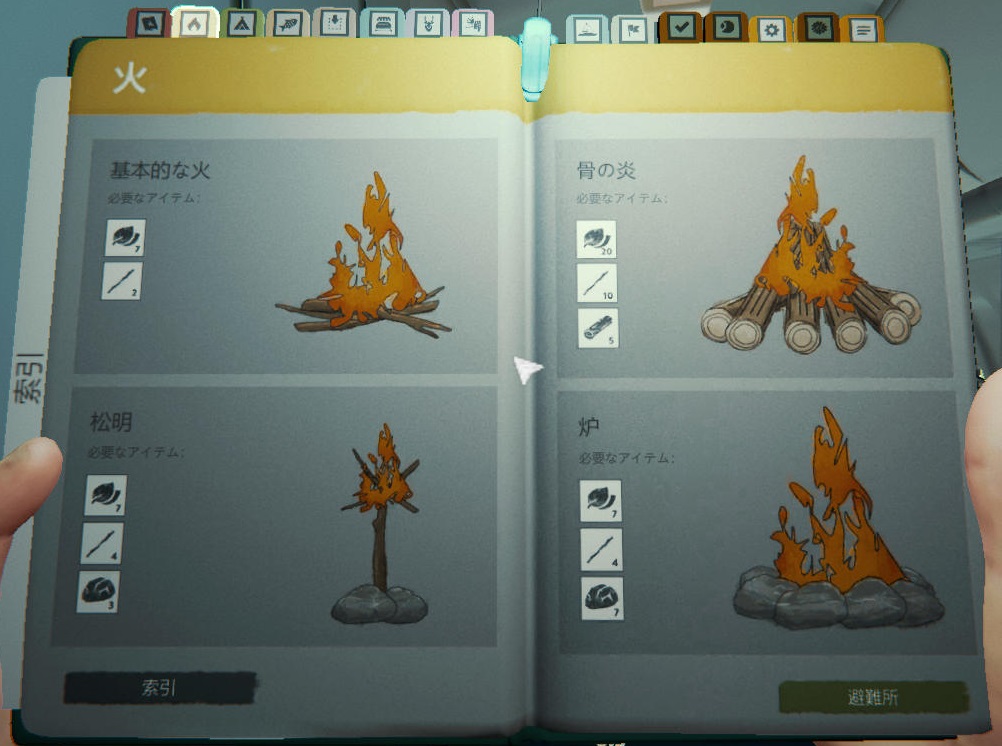The height and width of the screenshot is (746, 1002).
Task: Open the flag icon tab
Action: click(x=633, y=30)
